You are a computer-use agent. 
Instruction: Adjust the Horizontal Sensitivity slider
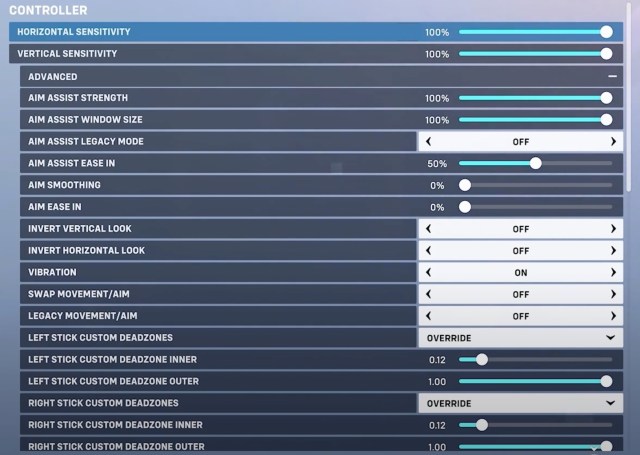606,32
